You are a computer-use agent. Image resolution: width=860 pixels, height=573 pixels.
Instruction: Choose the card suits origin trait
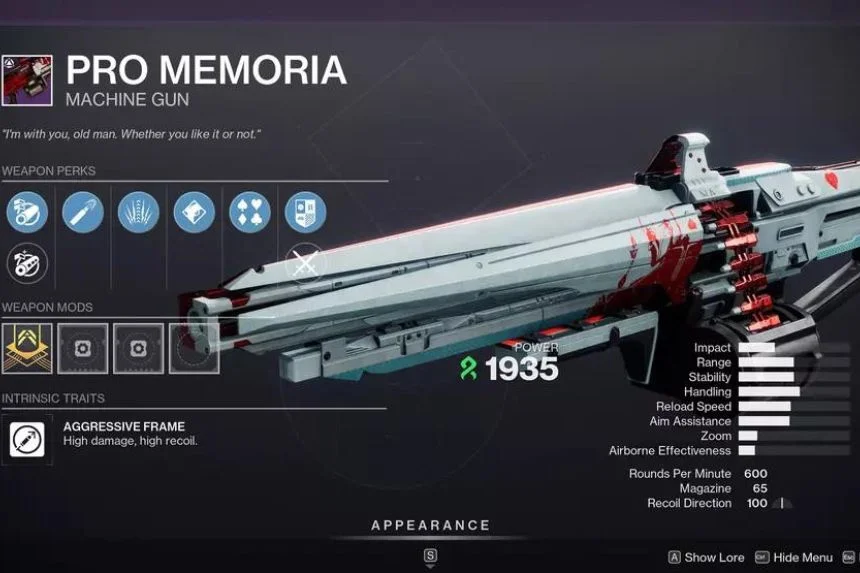click(x=249, y=213)
